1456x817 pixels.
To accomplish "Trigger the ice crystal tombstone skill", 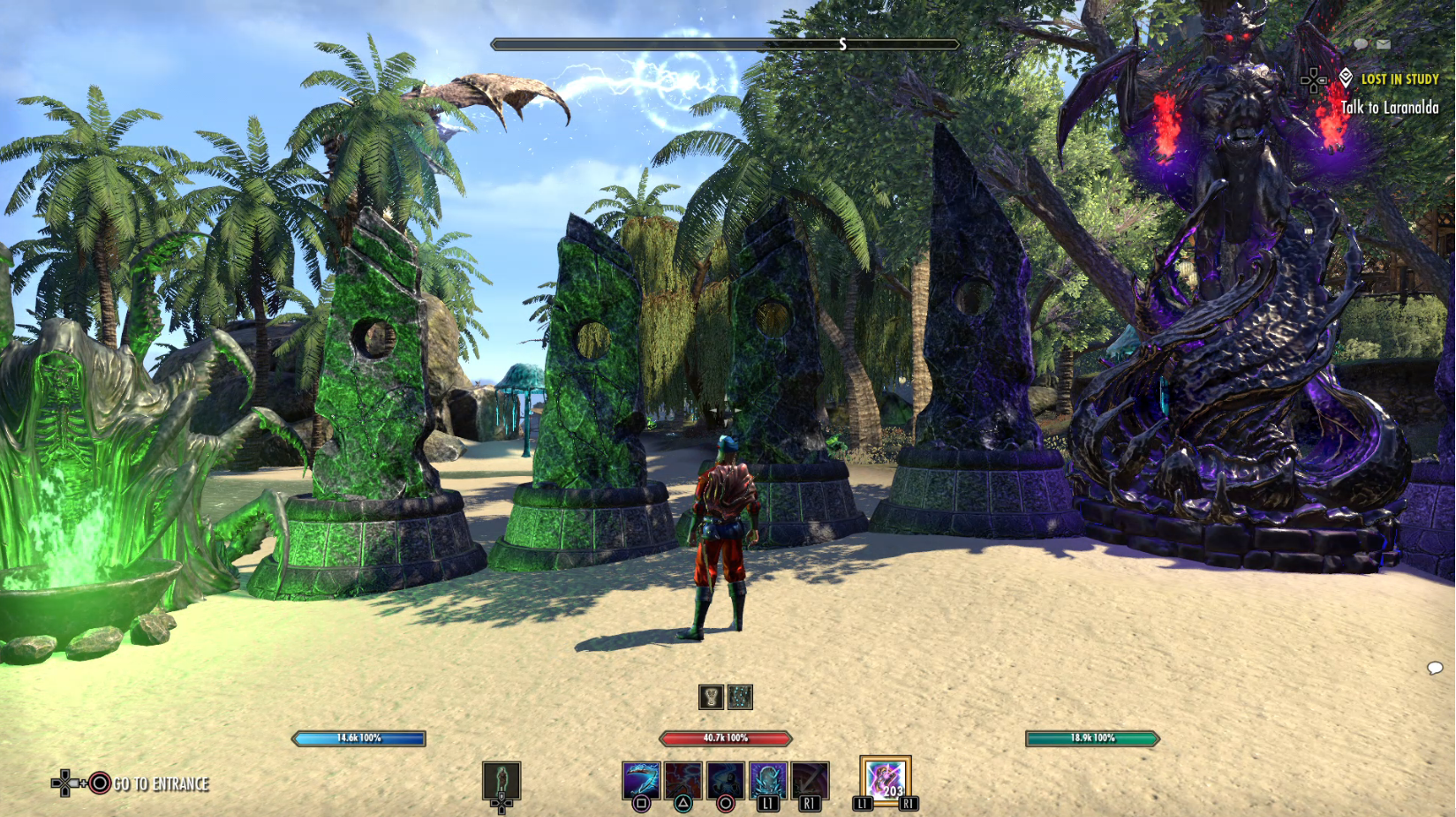I will tap(767, 781).
